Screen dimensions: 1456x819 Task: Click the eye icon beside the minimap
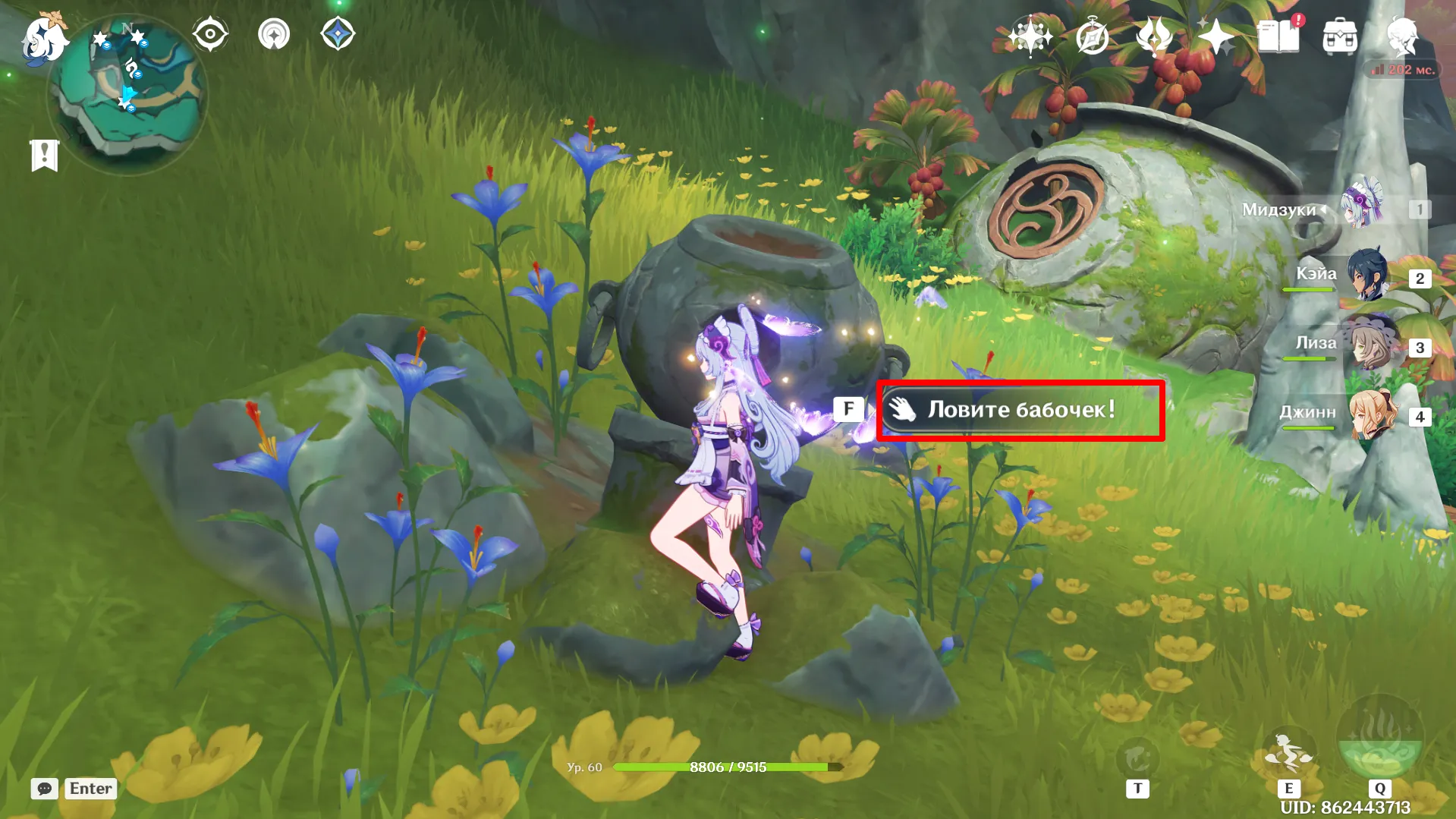tap(210, 35)
